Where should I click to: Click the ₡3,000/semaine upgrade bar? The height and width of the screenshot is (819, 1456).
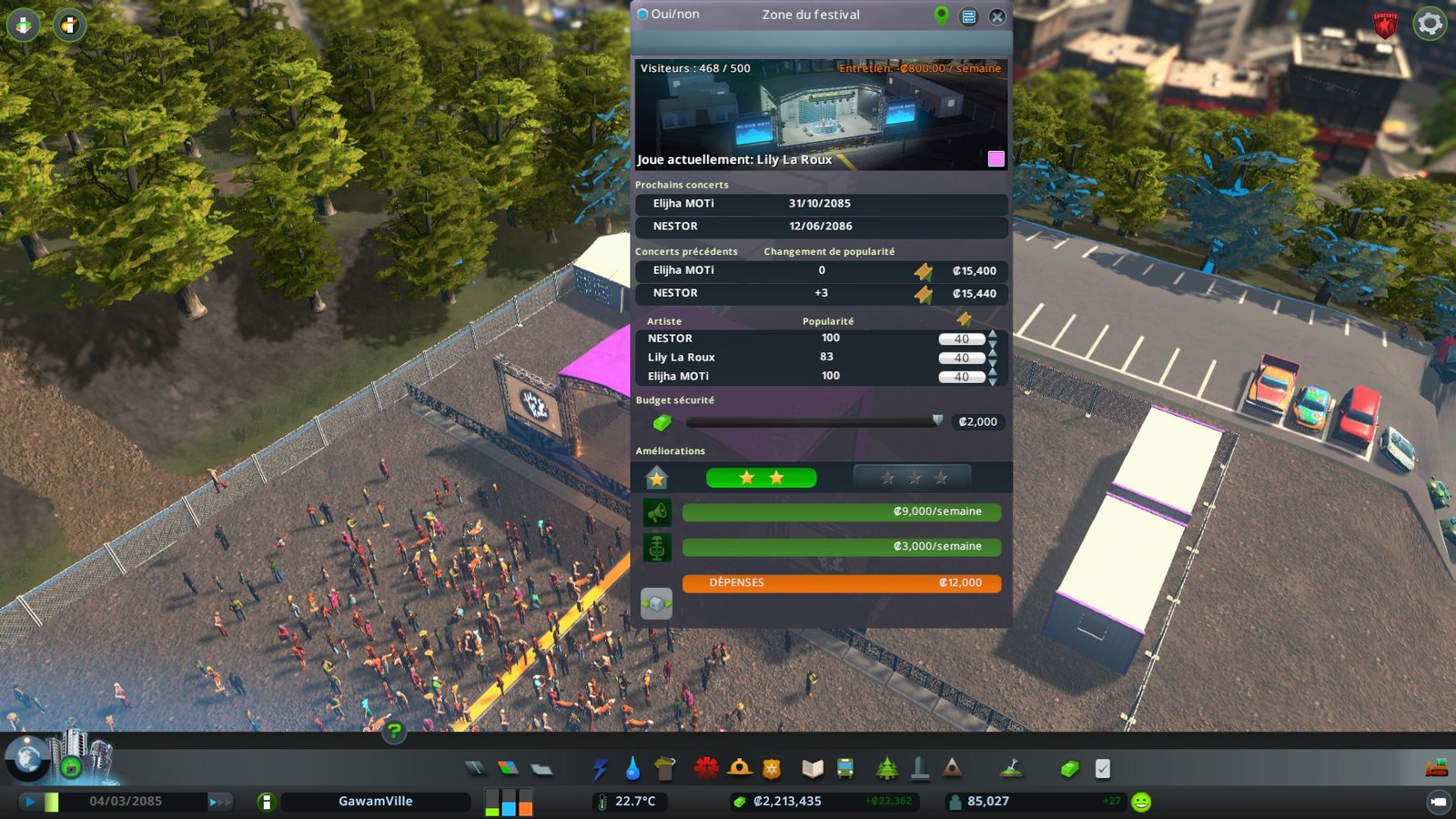click(x=841, y=547)
